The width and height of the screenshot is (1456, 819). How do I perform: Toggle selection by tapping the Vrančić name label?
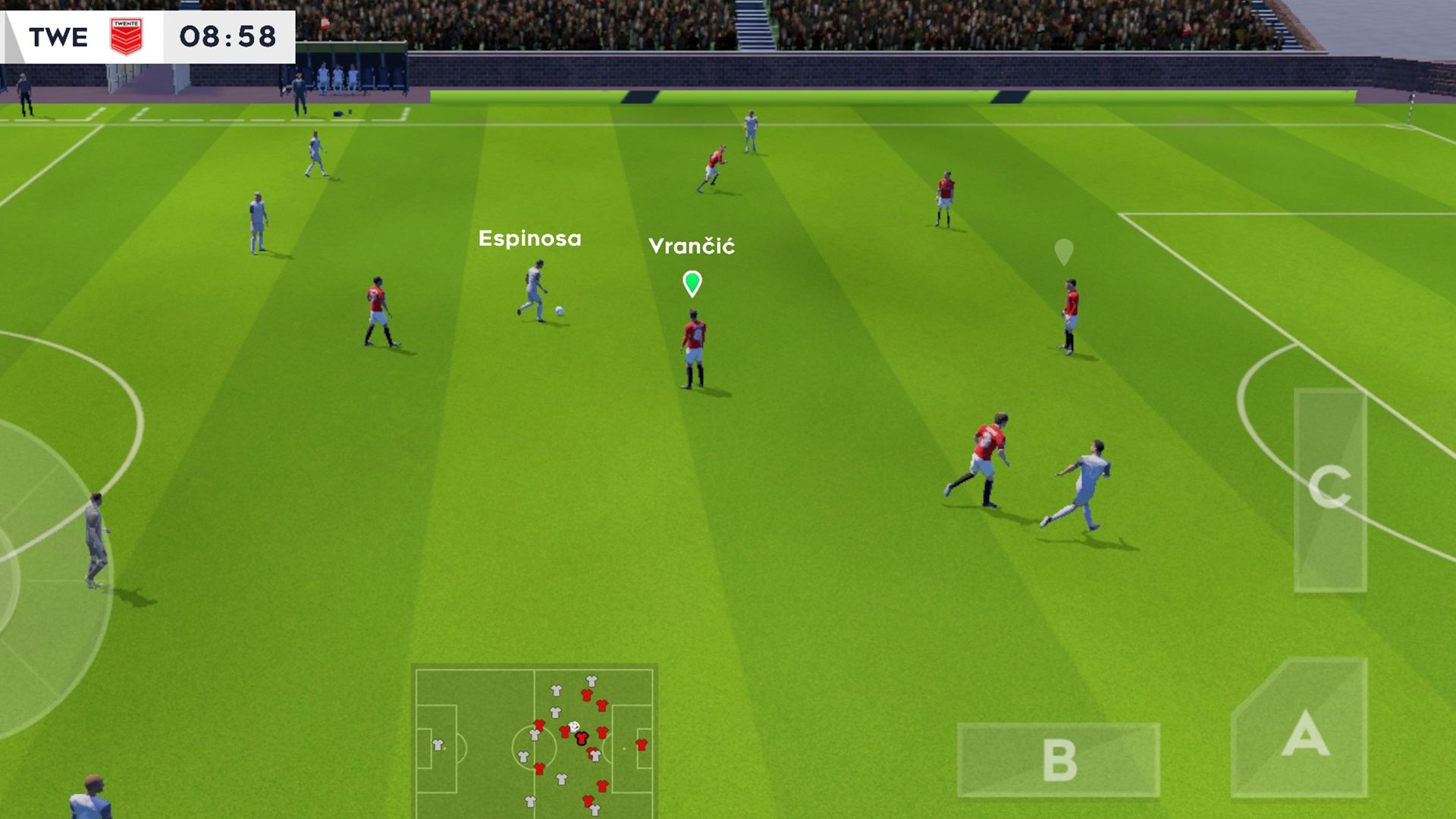point(692,246)
